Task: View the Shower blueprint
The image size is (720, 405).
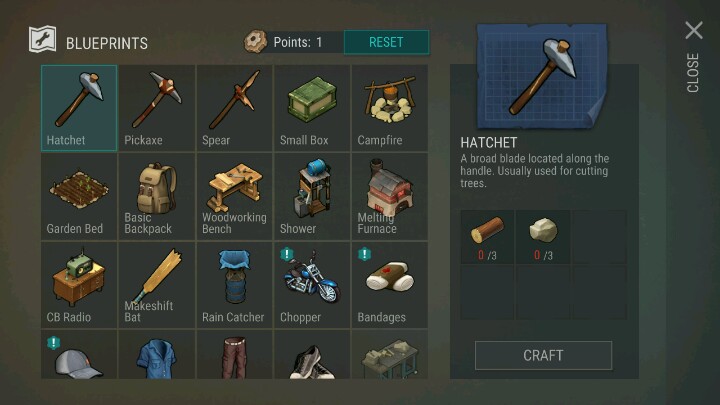Action: pos(313,195)
